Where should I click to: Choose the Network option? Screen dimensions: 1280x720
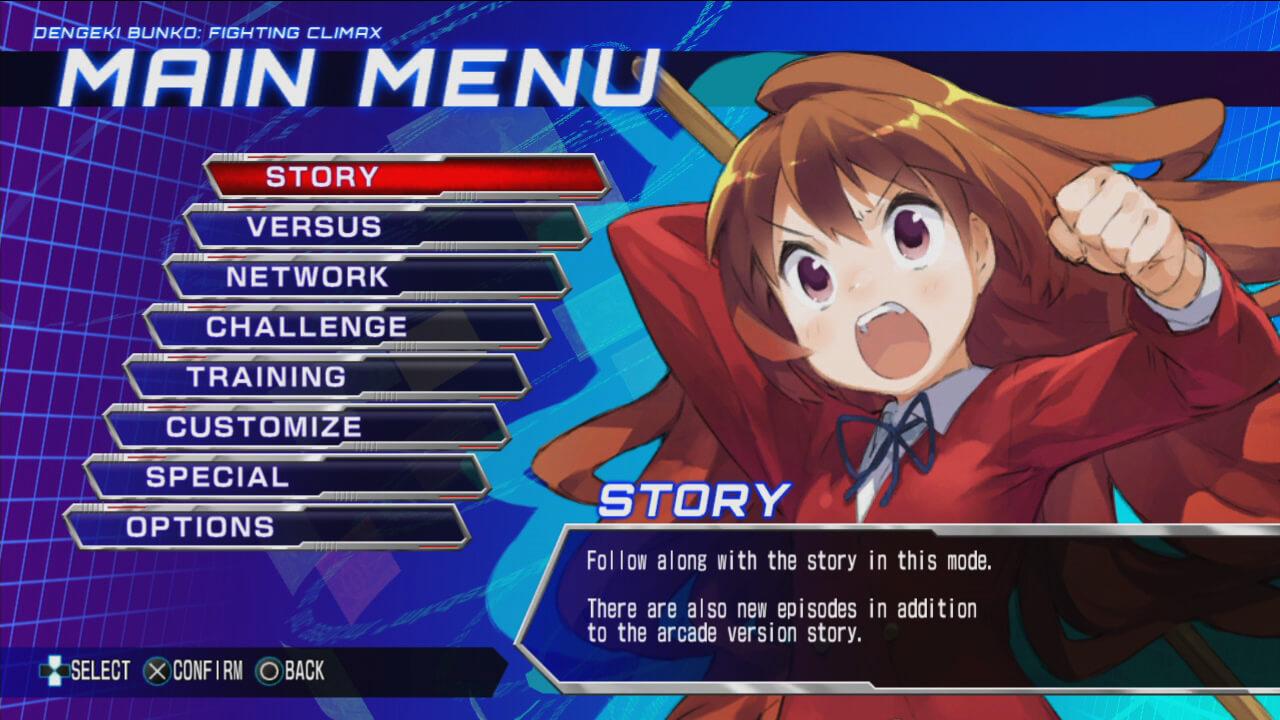(366, 277)
